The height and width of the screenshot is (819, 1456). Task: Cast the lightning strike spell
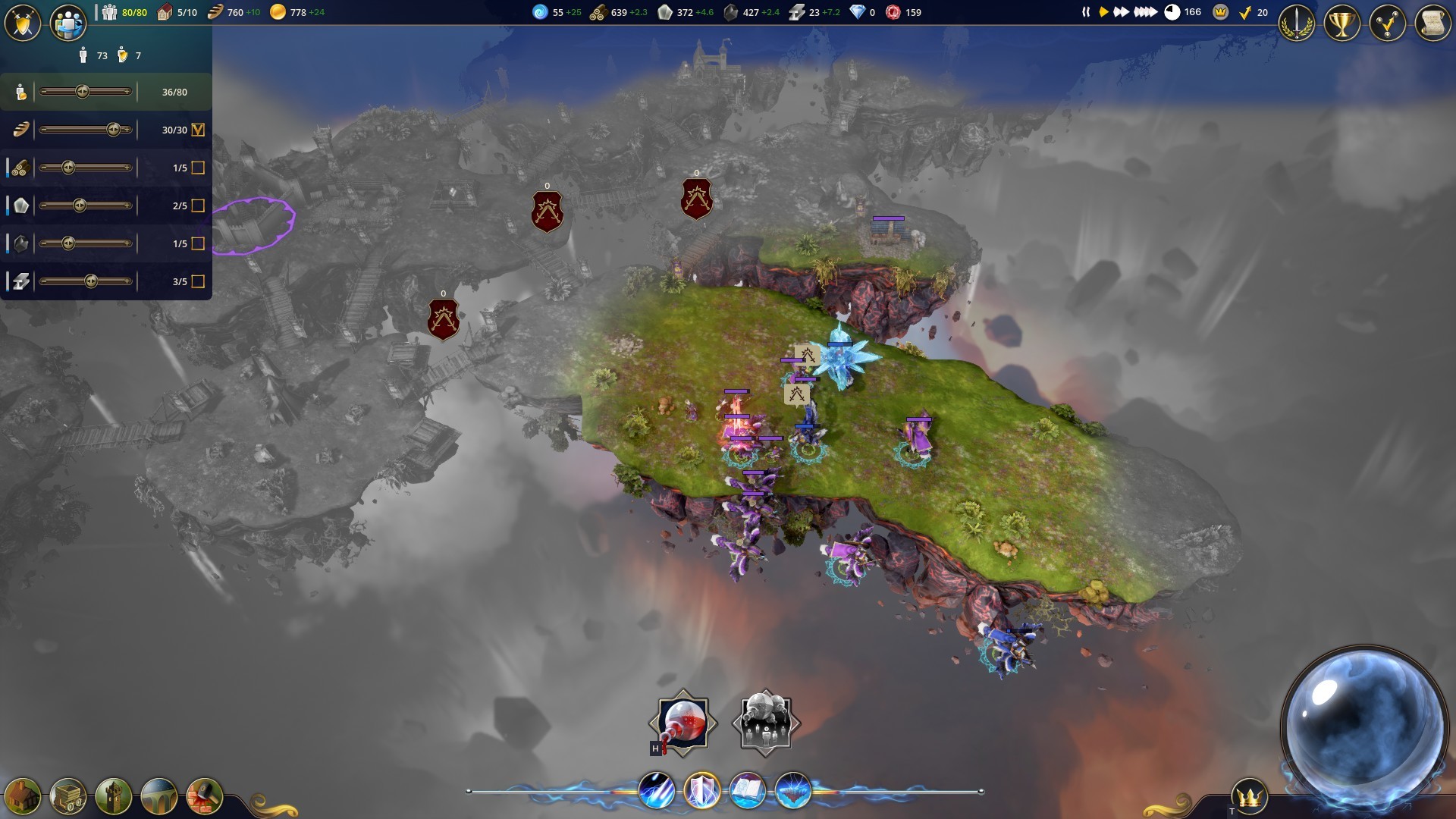tap(656, 791)
